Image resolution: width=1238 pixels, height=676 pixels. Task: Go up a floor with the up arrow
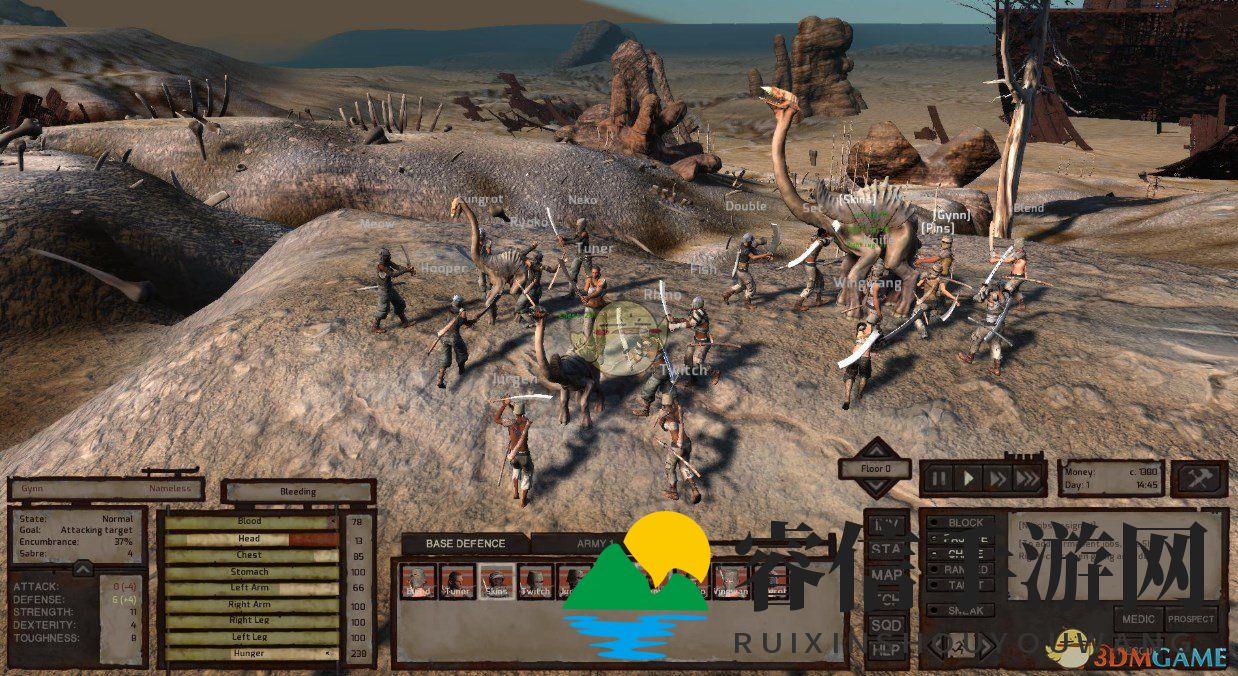pyautogui.click(x=875, y=448)
